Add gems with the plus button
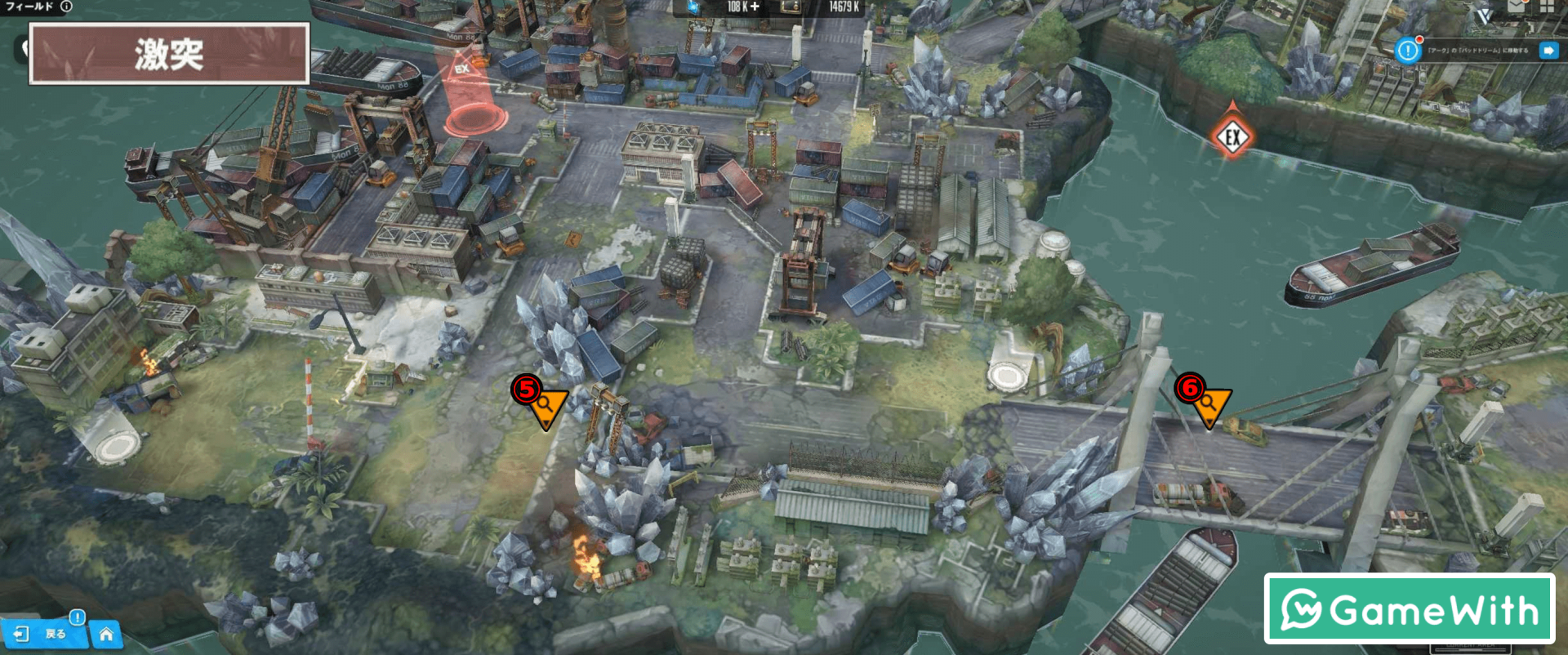The height and width of the screenshot is (655, 1568). pos(755,7)
